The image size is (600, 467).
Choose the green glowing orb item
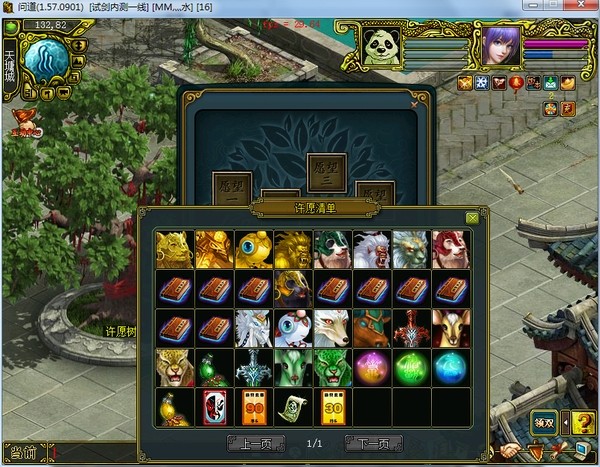411,367
